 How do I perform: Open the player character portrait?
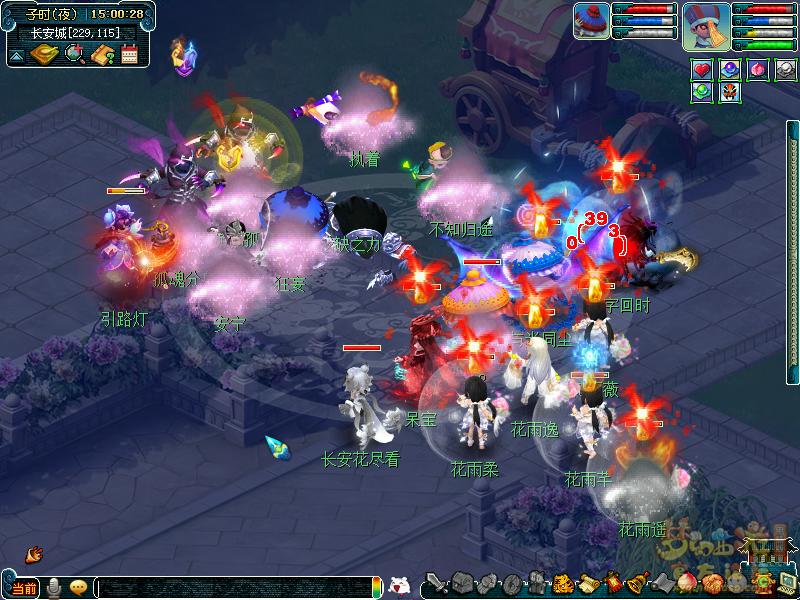706,26
